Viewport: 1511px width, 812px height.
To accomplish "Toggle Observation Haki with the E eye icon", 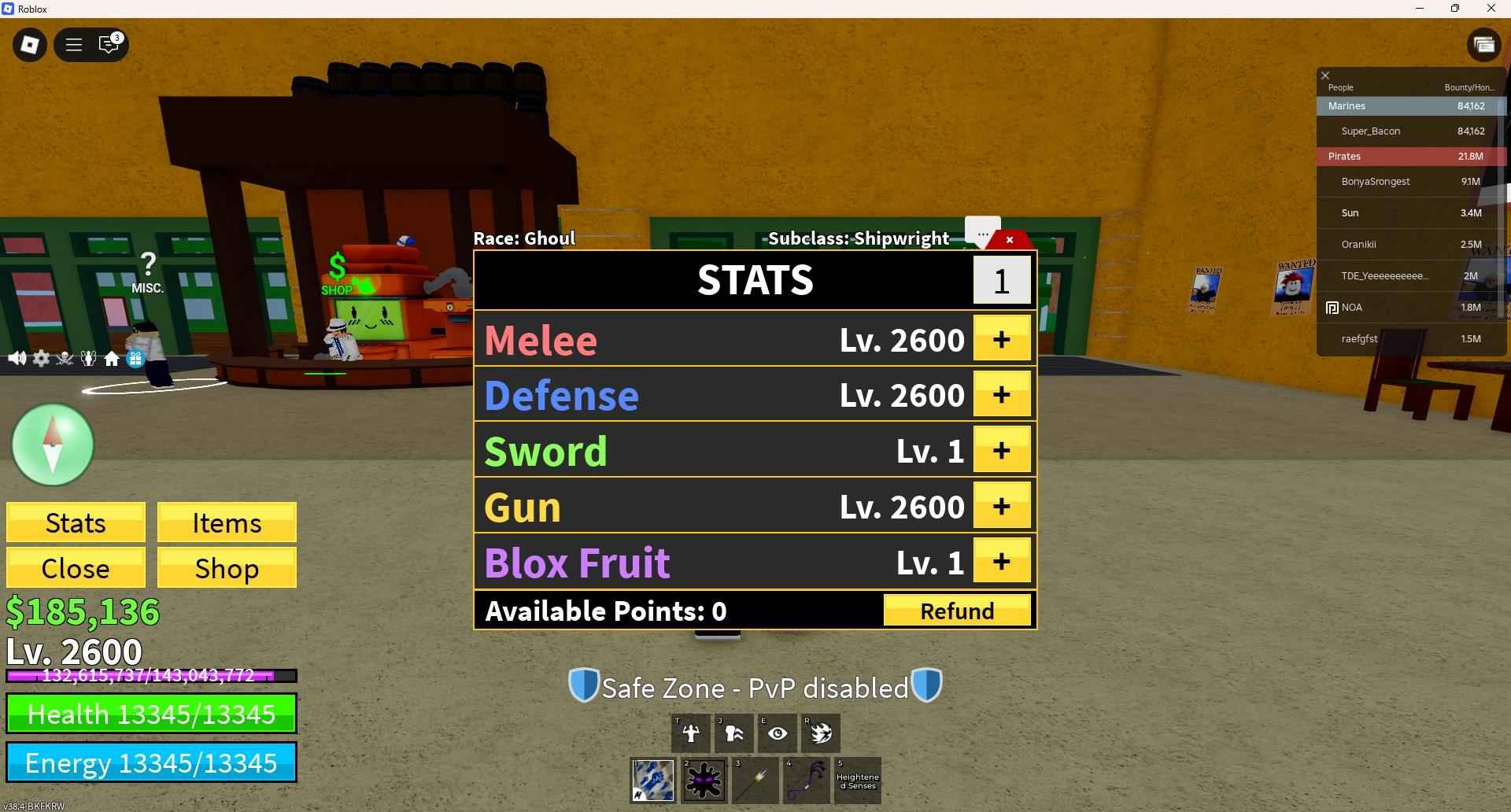I will tap(778, 733).
